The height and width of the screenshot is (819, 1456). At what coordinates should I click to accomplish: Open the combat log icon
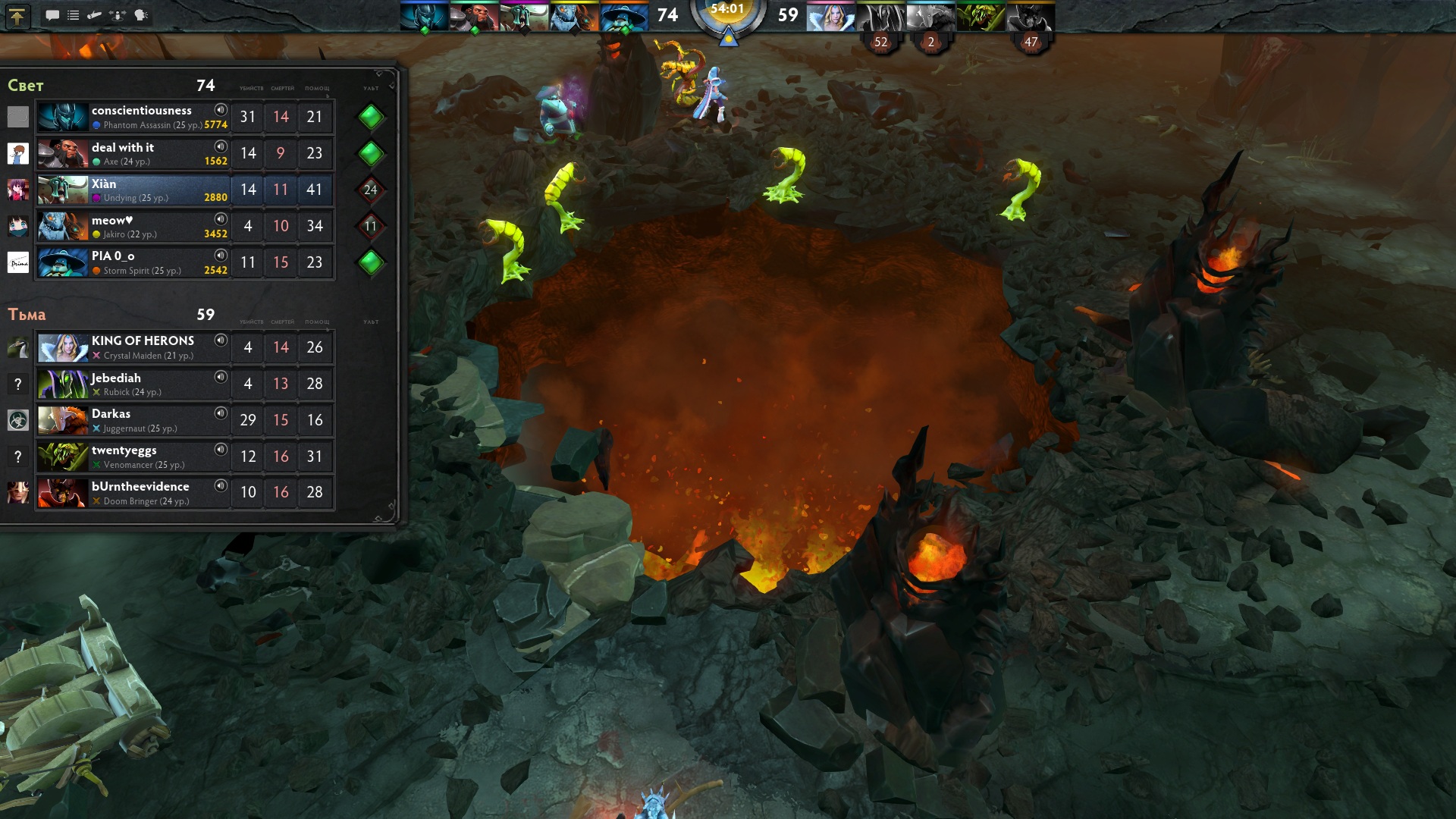95,15
